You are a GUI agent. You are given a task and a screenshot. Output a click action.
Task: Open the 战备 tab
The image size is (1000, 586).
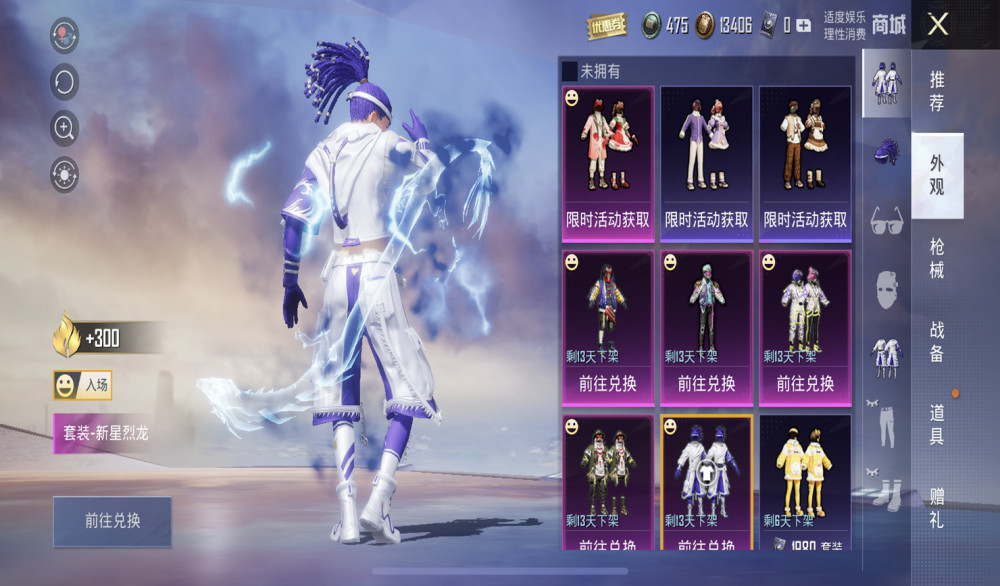point(937,341)
